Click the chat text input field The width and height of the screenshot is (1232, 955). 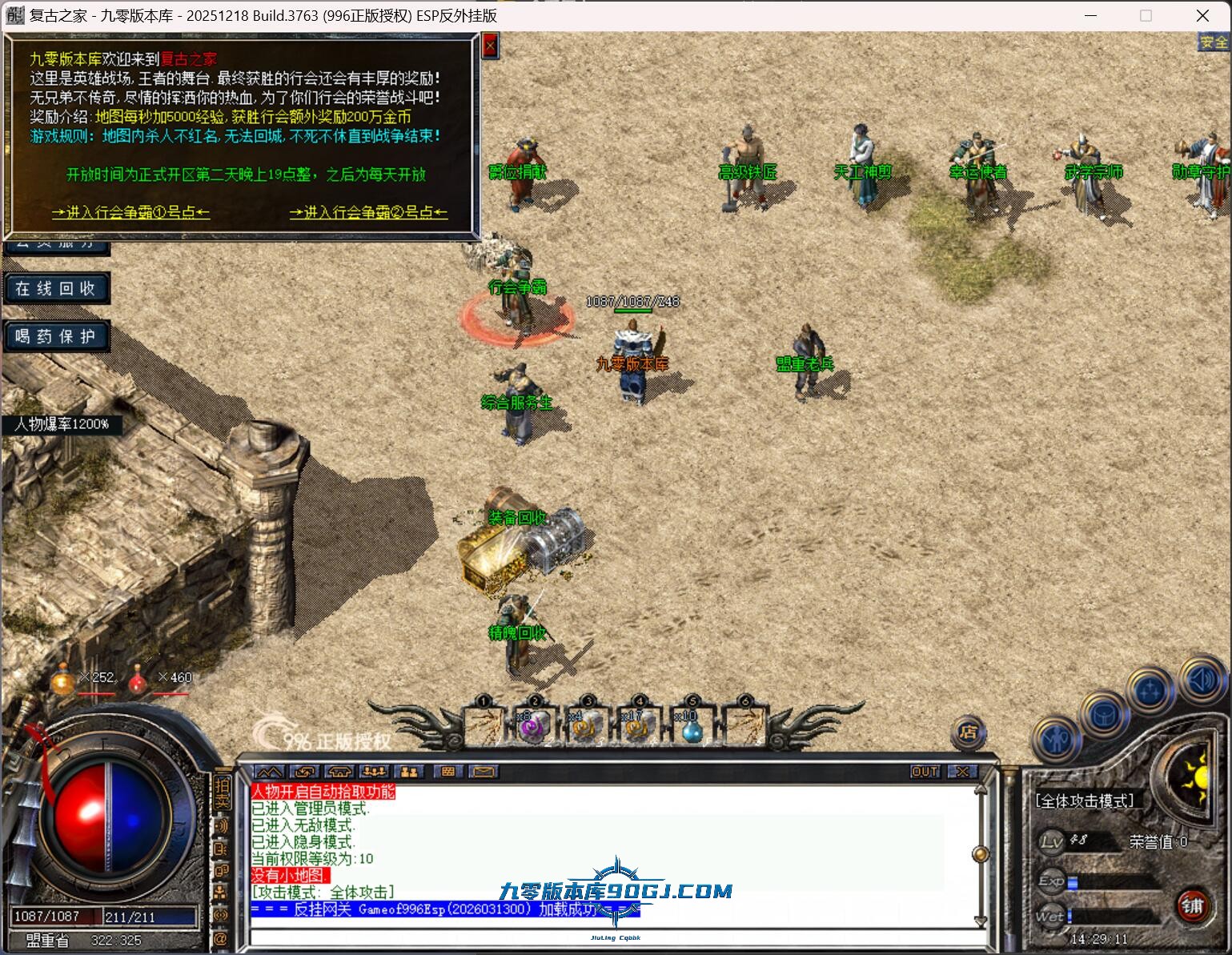point(608,937)
